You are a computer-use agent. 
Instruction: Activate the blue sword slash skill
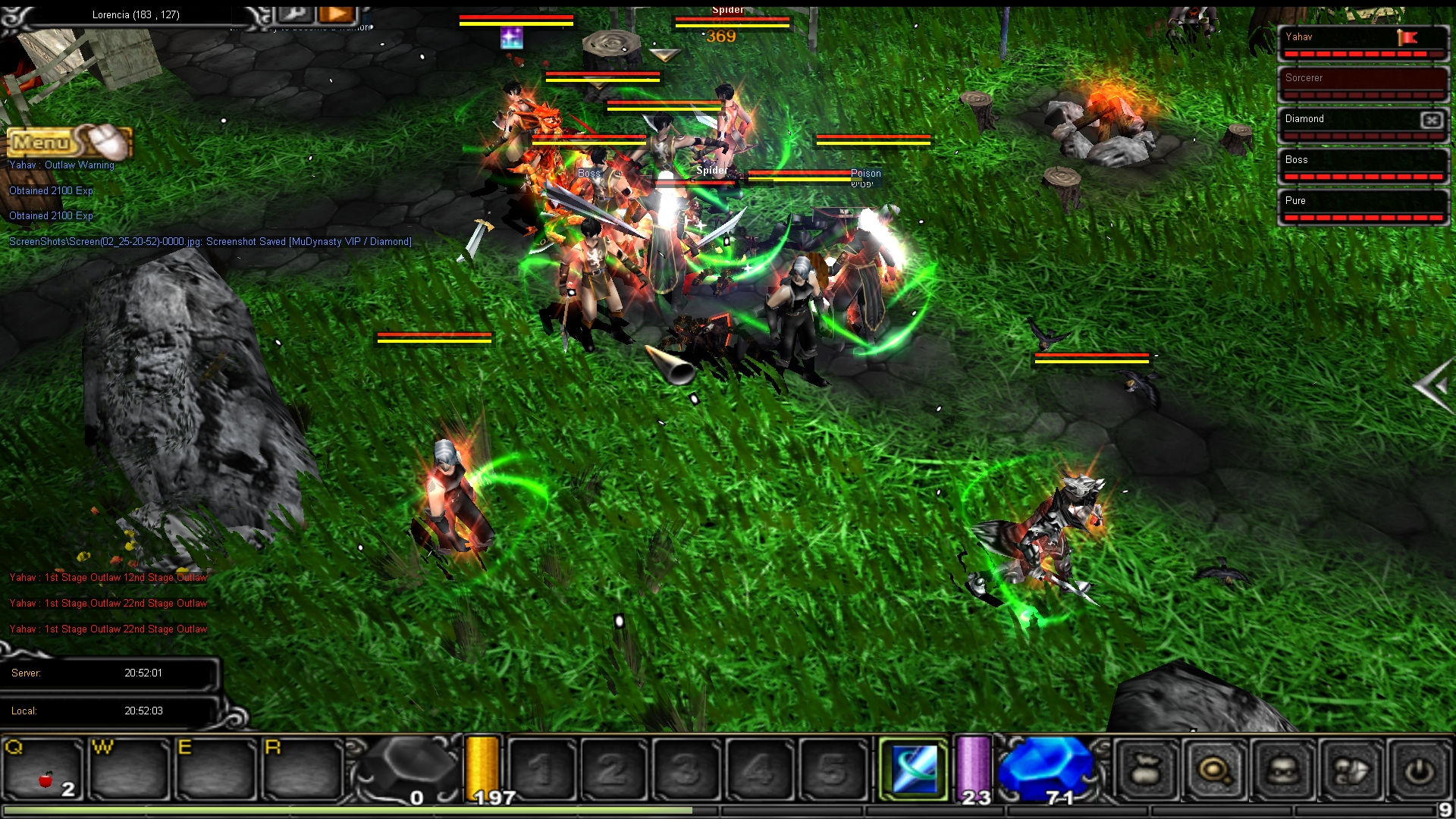click(x=914, y=770)
